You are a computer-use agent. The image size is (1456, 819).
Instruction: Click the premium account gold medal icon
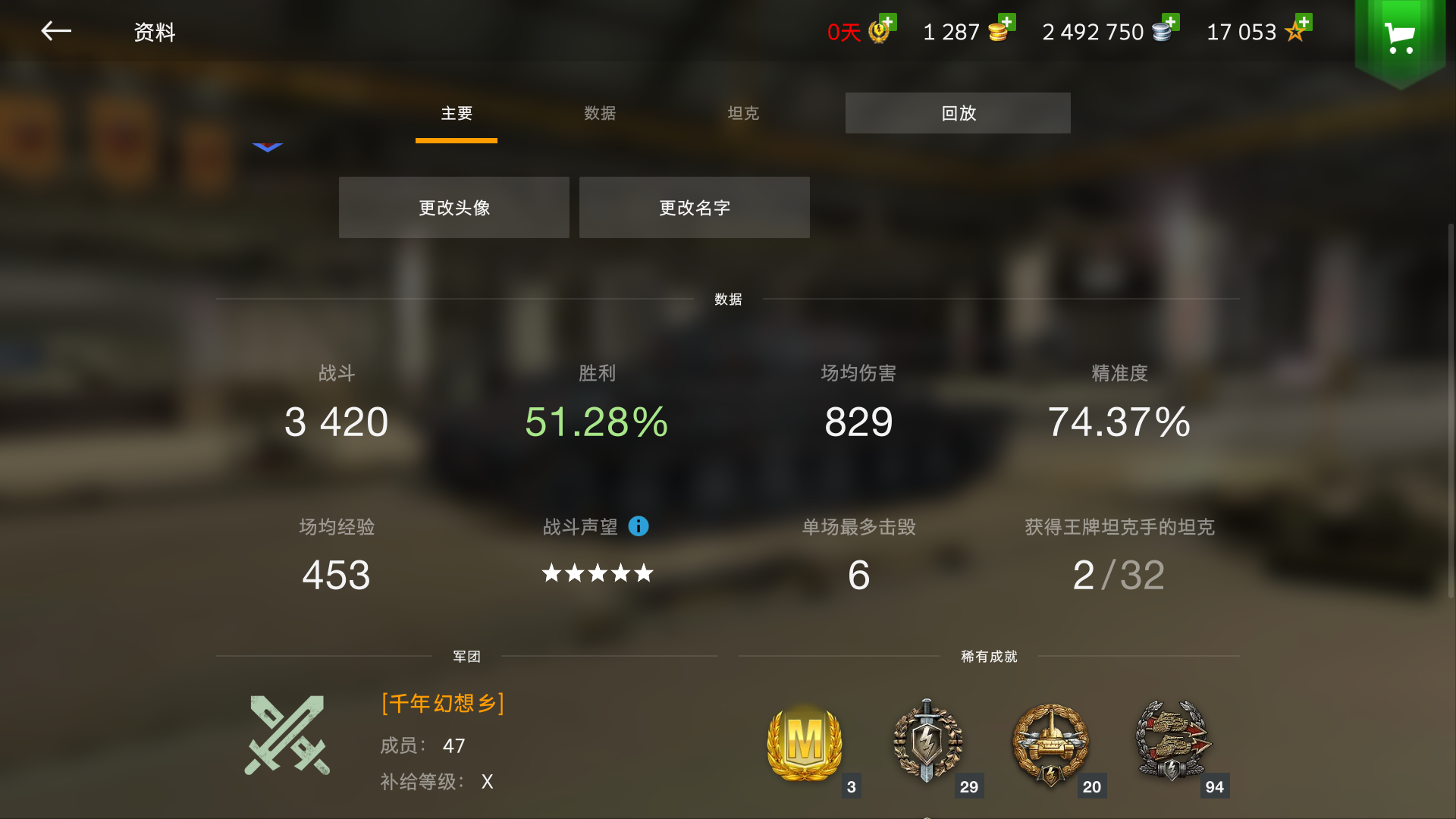point(878,32)
